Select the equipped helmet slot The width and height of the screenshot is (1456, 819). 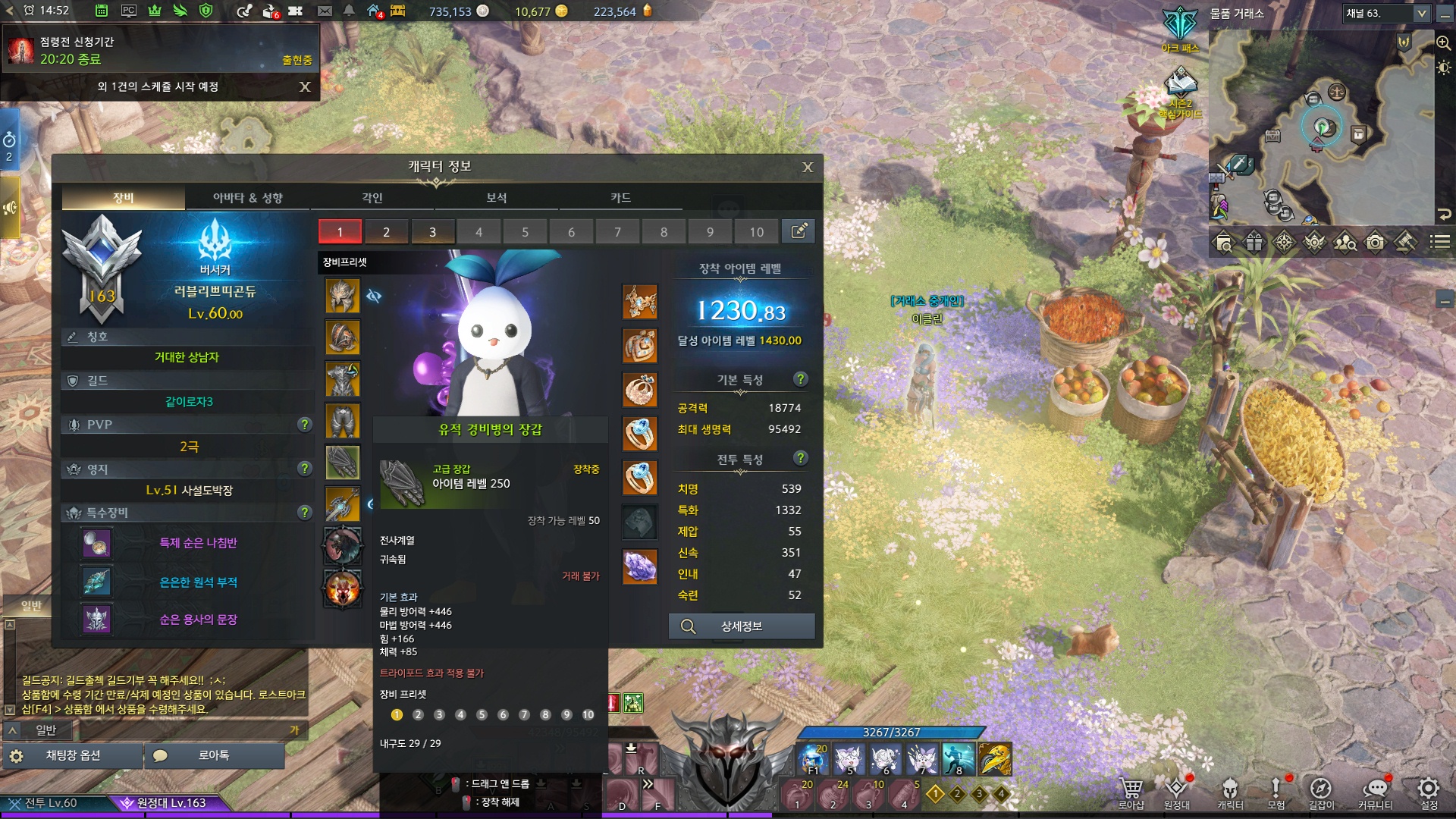(x=342, y=295)
